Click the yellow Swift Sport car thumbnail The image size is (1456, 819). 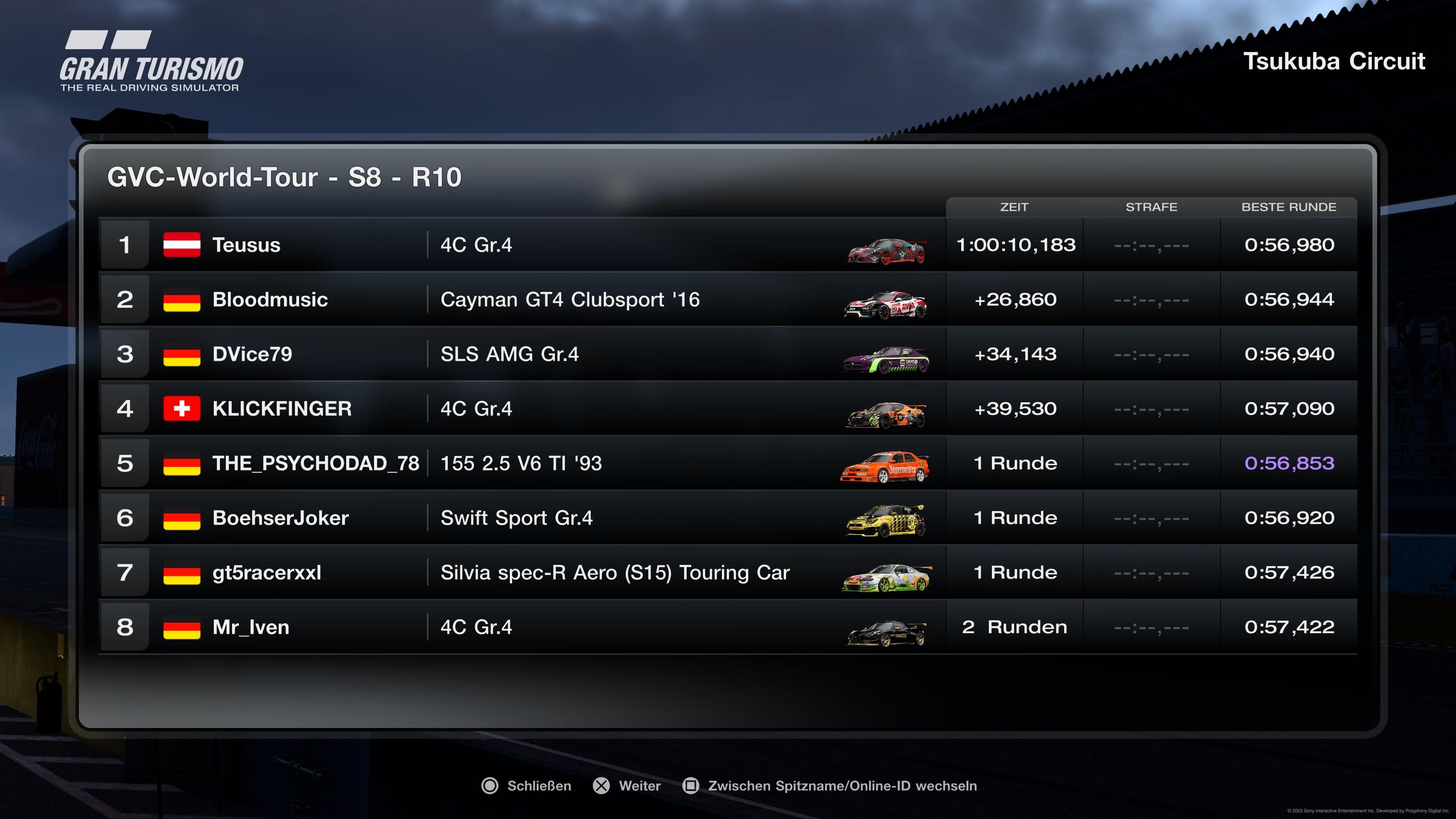click(x=885, y=521)
